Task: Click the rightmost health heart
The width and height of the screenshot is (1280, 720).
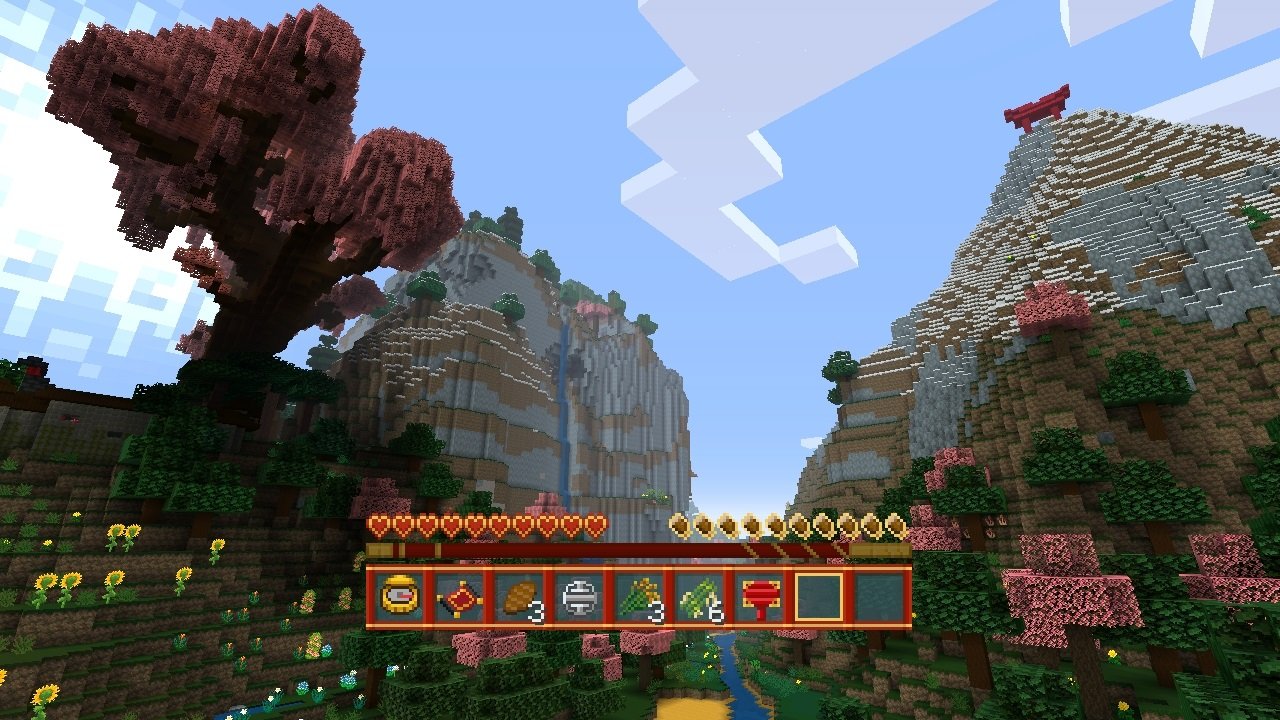Action: click(598, 522)
